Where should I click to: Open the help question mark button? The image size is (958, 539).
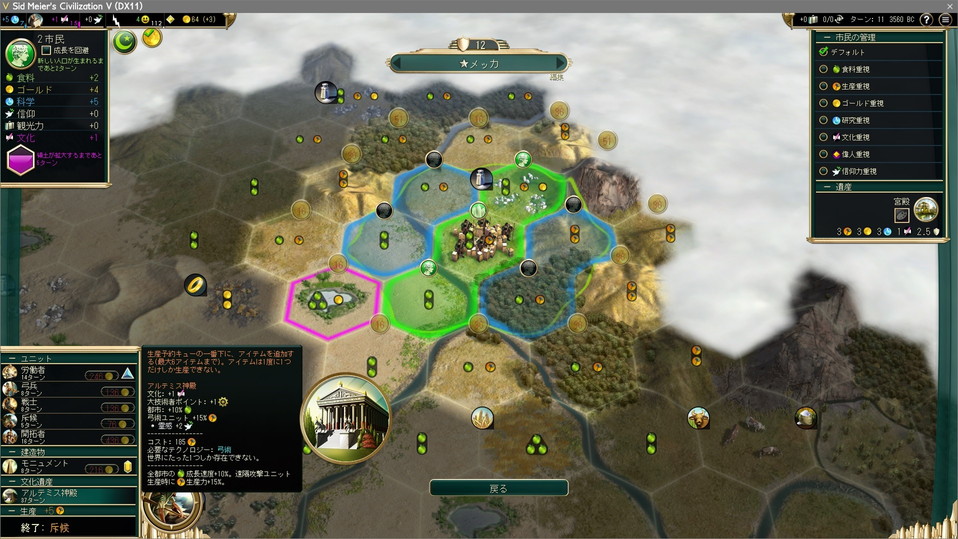(x=928, y=19)
